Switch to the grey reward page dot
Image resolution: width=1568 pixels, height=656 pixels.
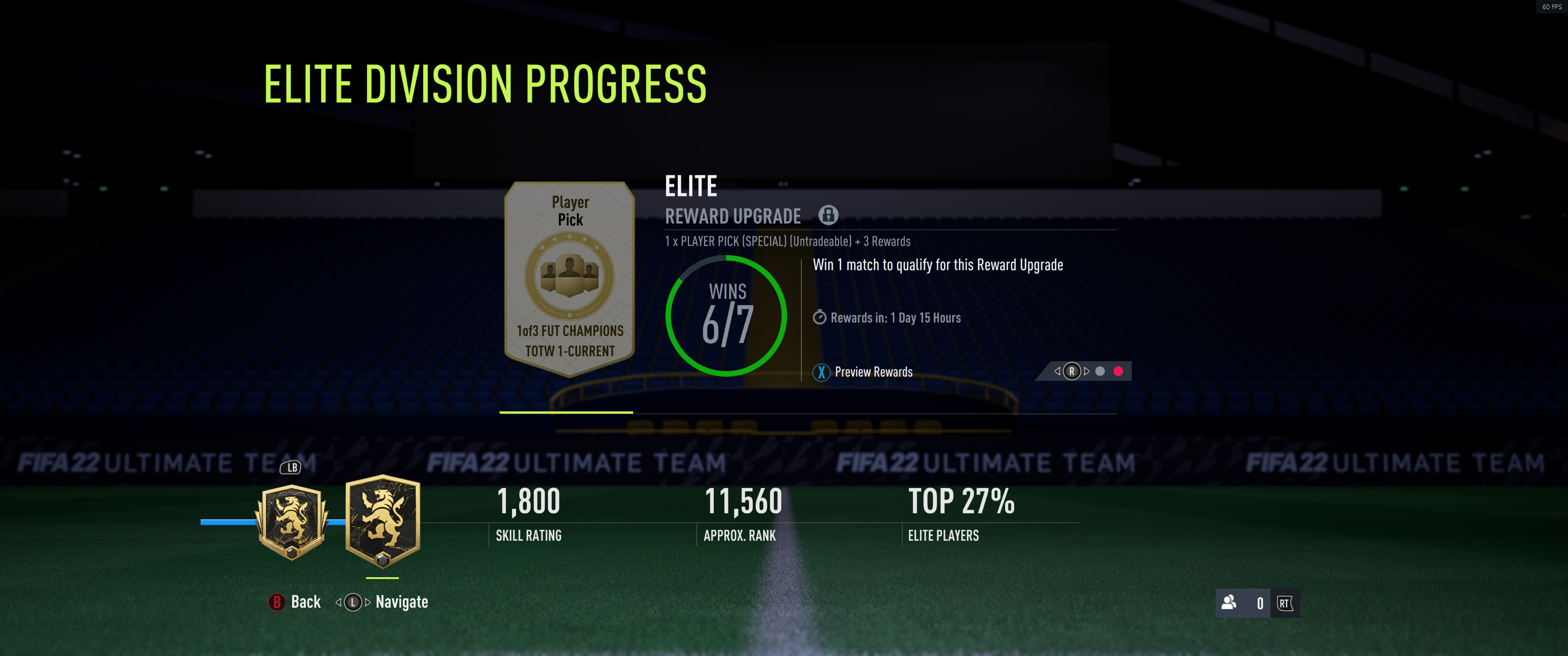point(1100,371)
